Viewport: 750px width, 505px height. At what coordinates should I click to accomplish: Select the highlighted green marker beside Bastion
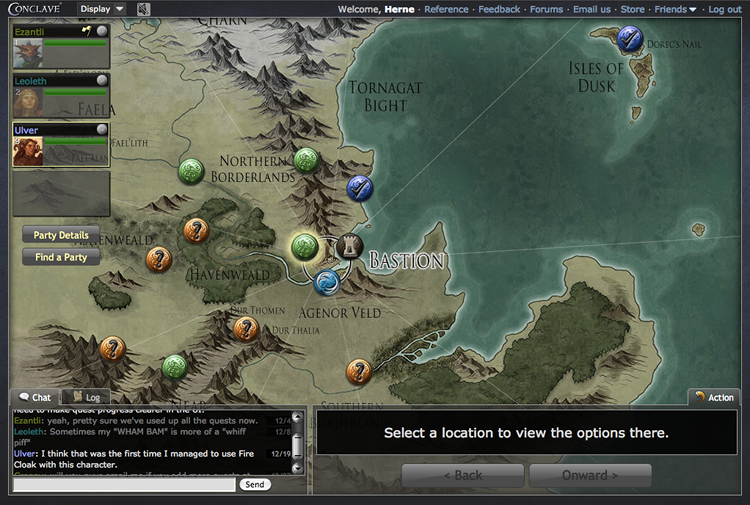click(305, 247)
